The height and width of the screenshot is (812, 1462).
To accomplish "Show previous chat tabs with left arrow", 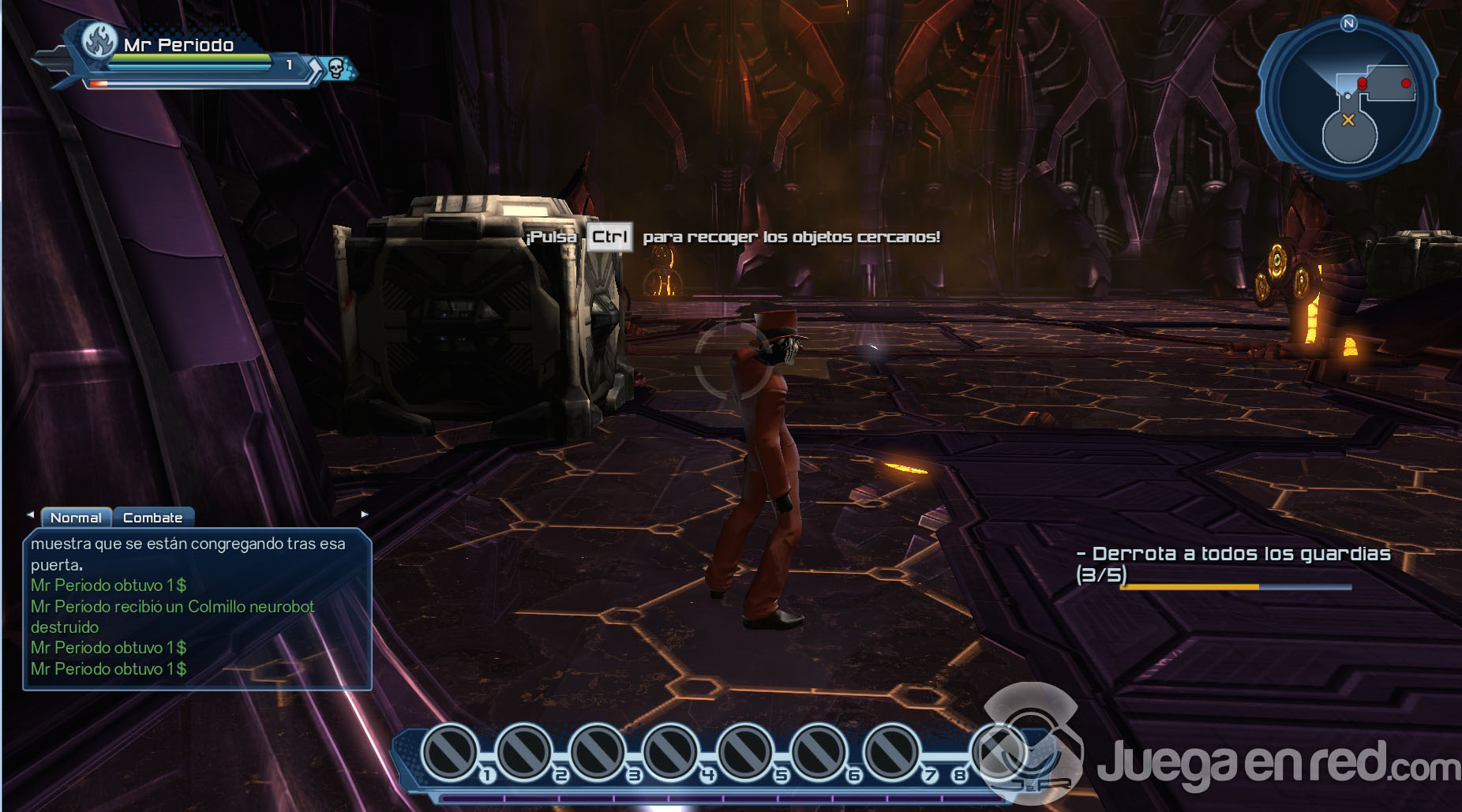I will point(30,515).
